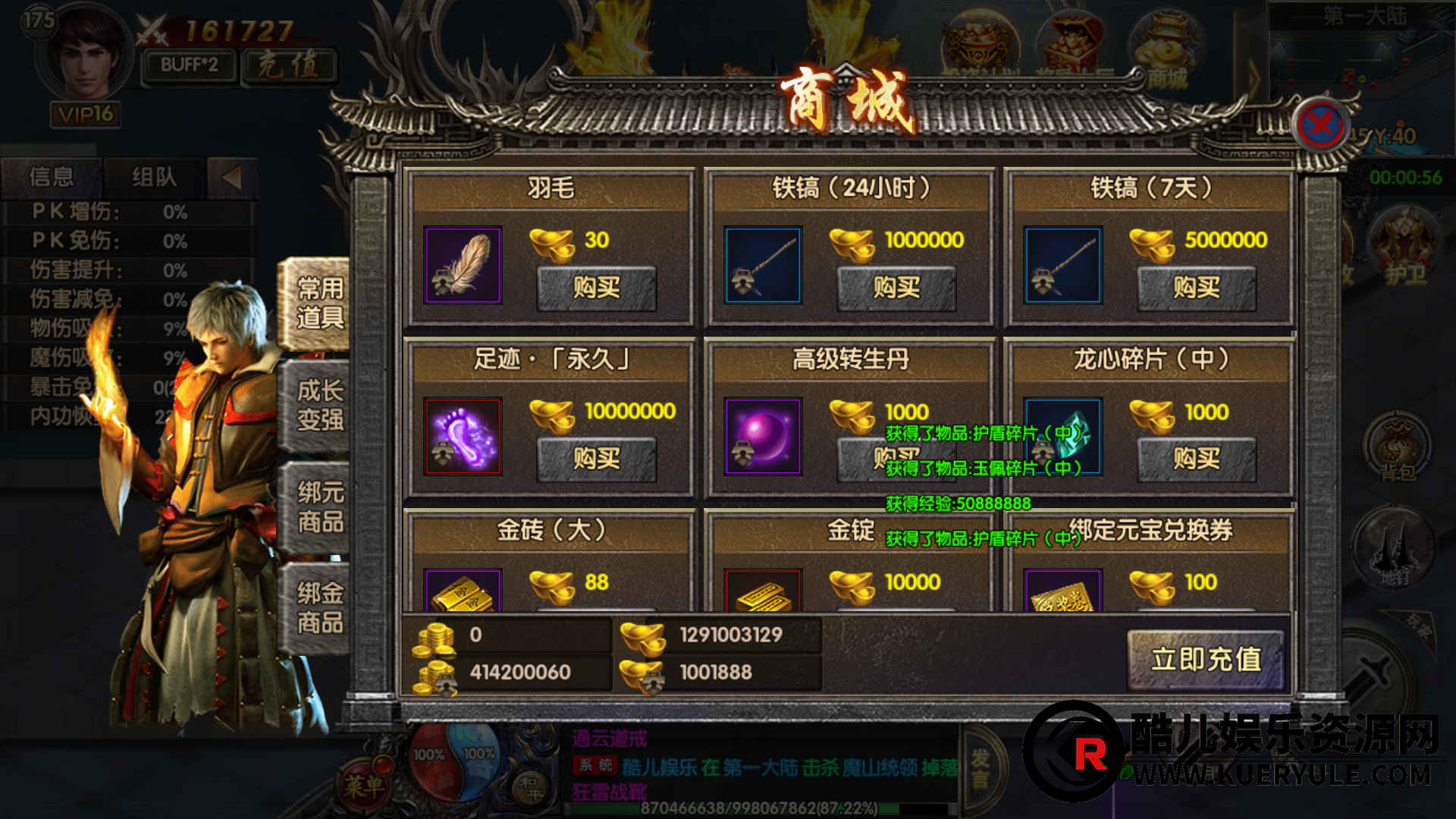Image resolution: width=1456 pixels, height=819 pixels.
Task: Switch to the 信息 info tab
Action: point(52,177)
